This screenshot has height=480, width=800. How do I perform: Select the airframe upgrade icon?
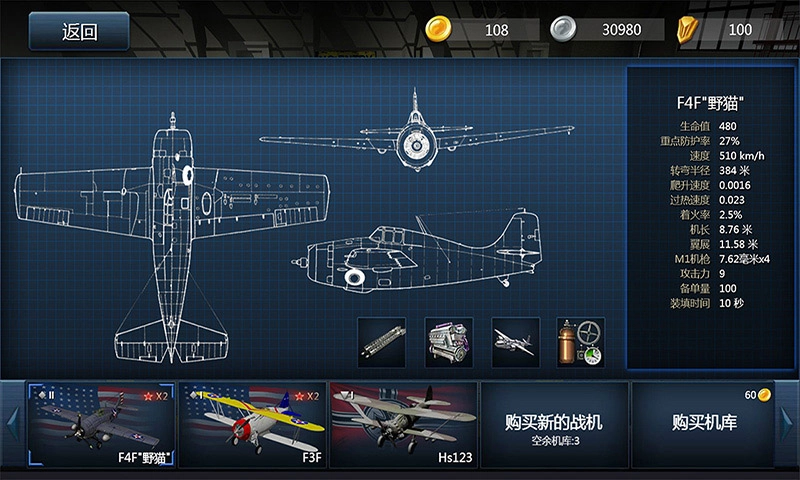(516, 342)
